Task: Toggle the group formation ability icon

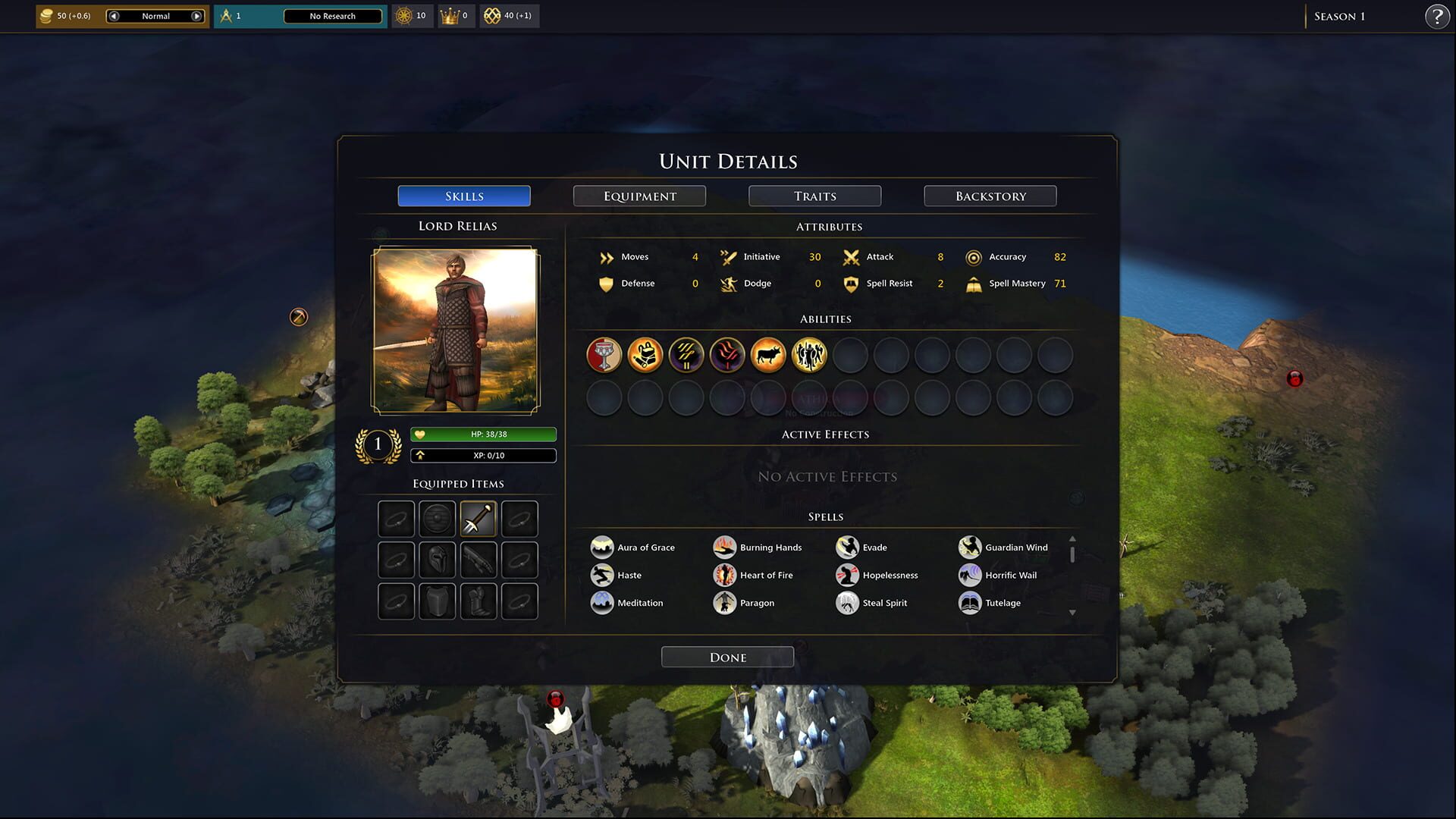Action: pos(809,355)
